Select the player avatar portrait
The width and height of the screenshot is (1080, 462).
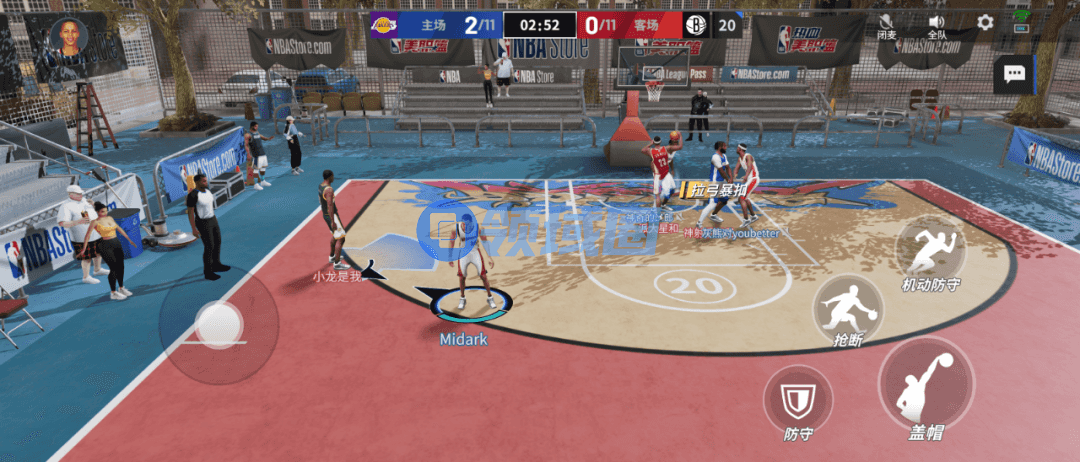tap(70, 37)
